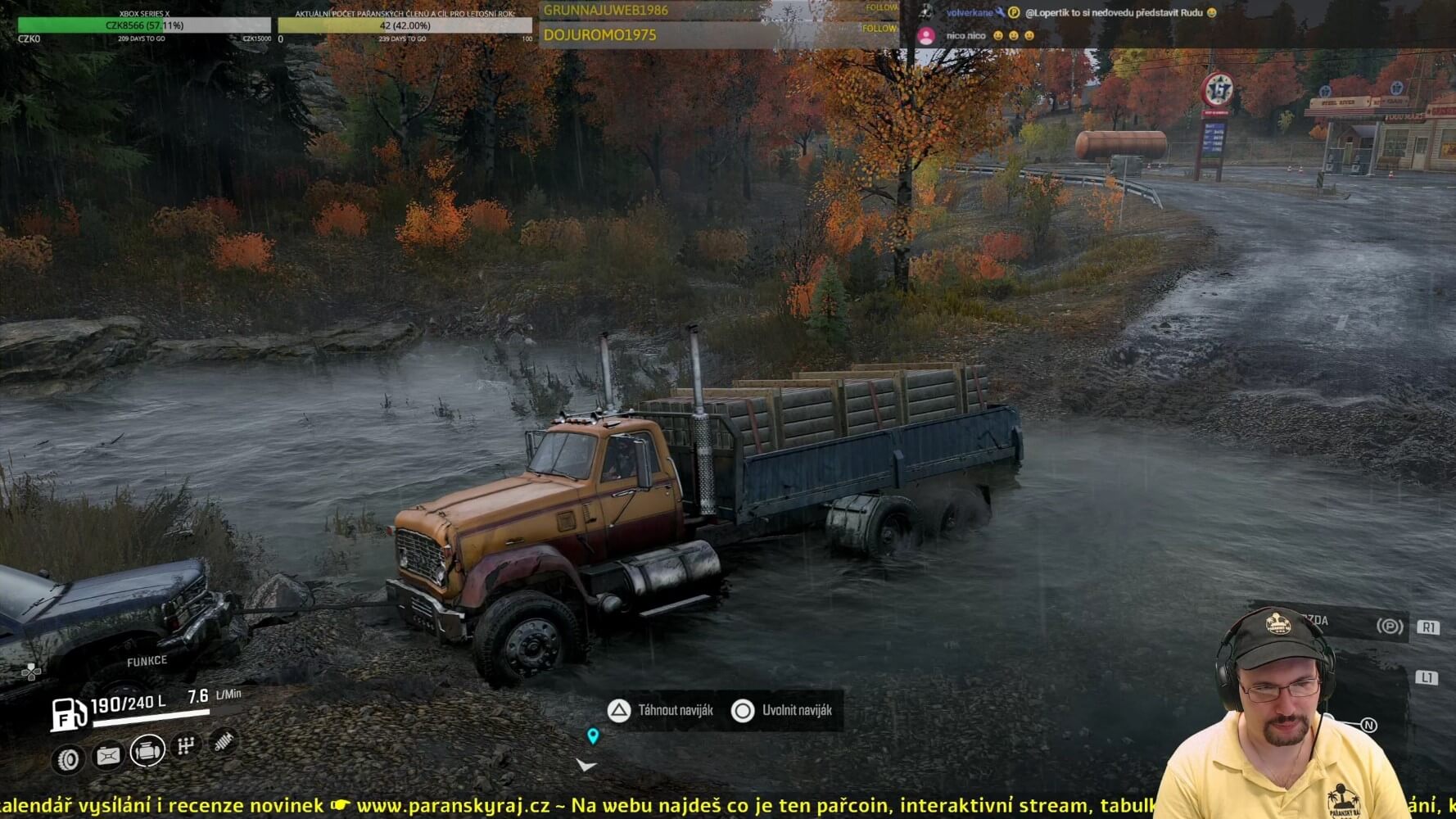Click the white compass direction arrow

coord(586,765)
